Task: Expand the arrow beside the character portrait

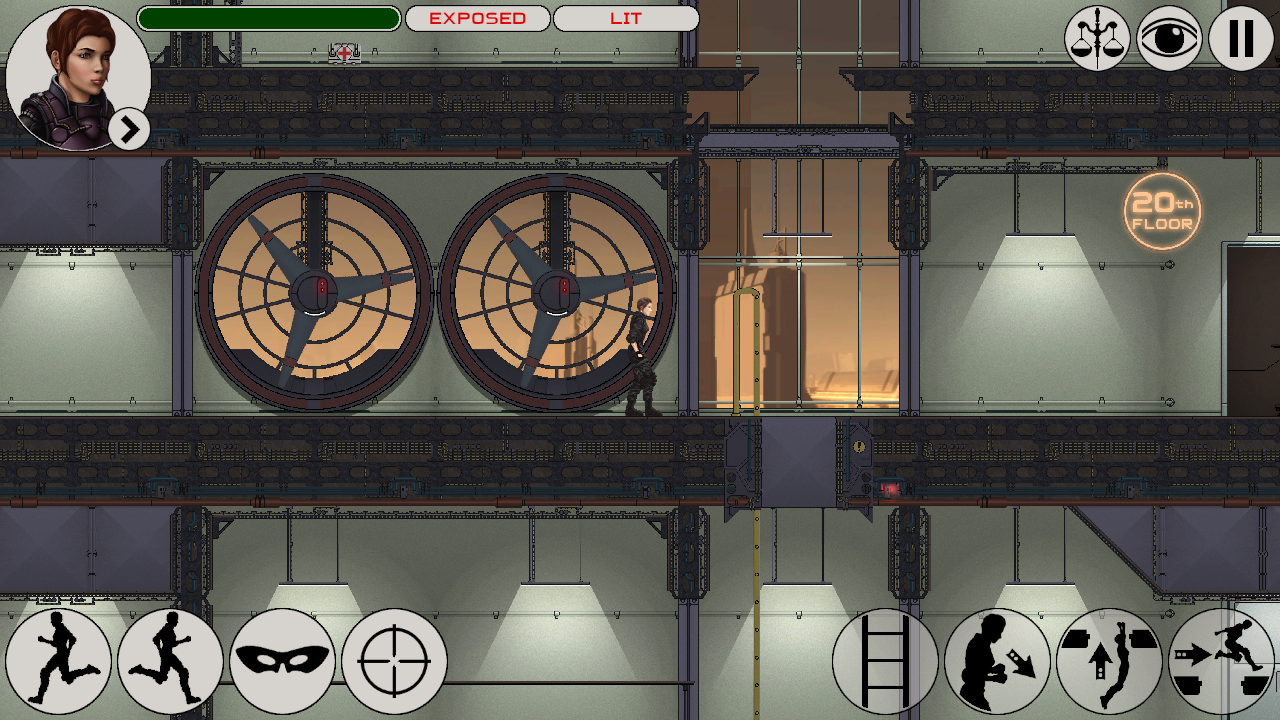Action: pyautogui.click(x=129, y=129)
